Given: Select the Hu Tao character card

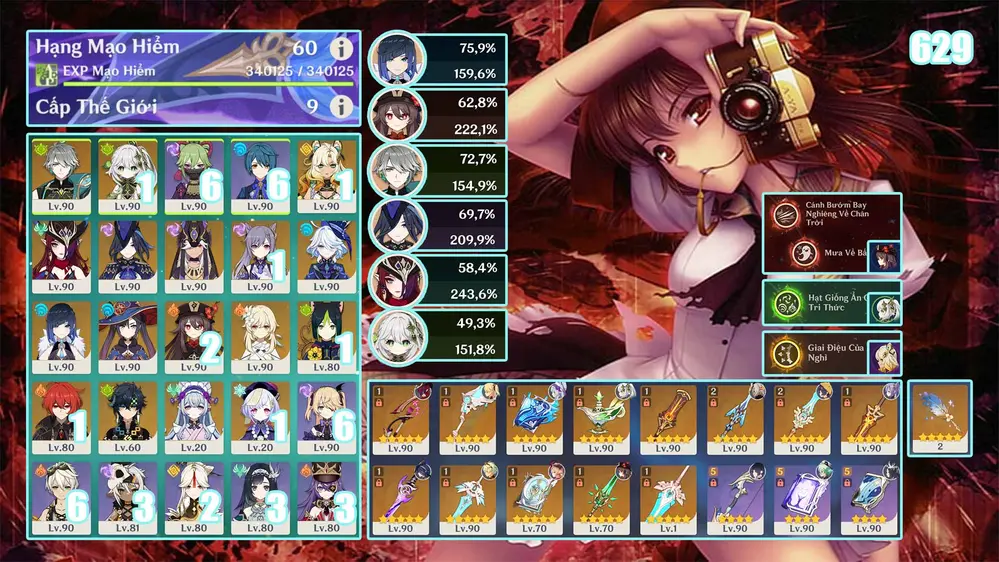Looking at the screenshot, I should 193,336.
